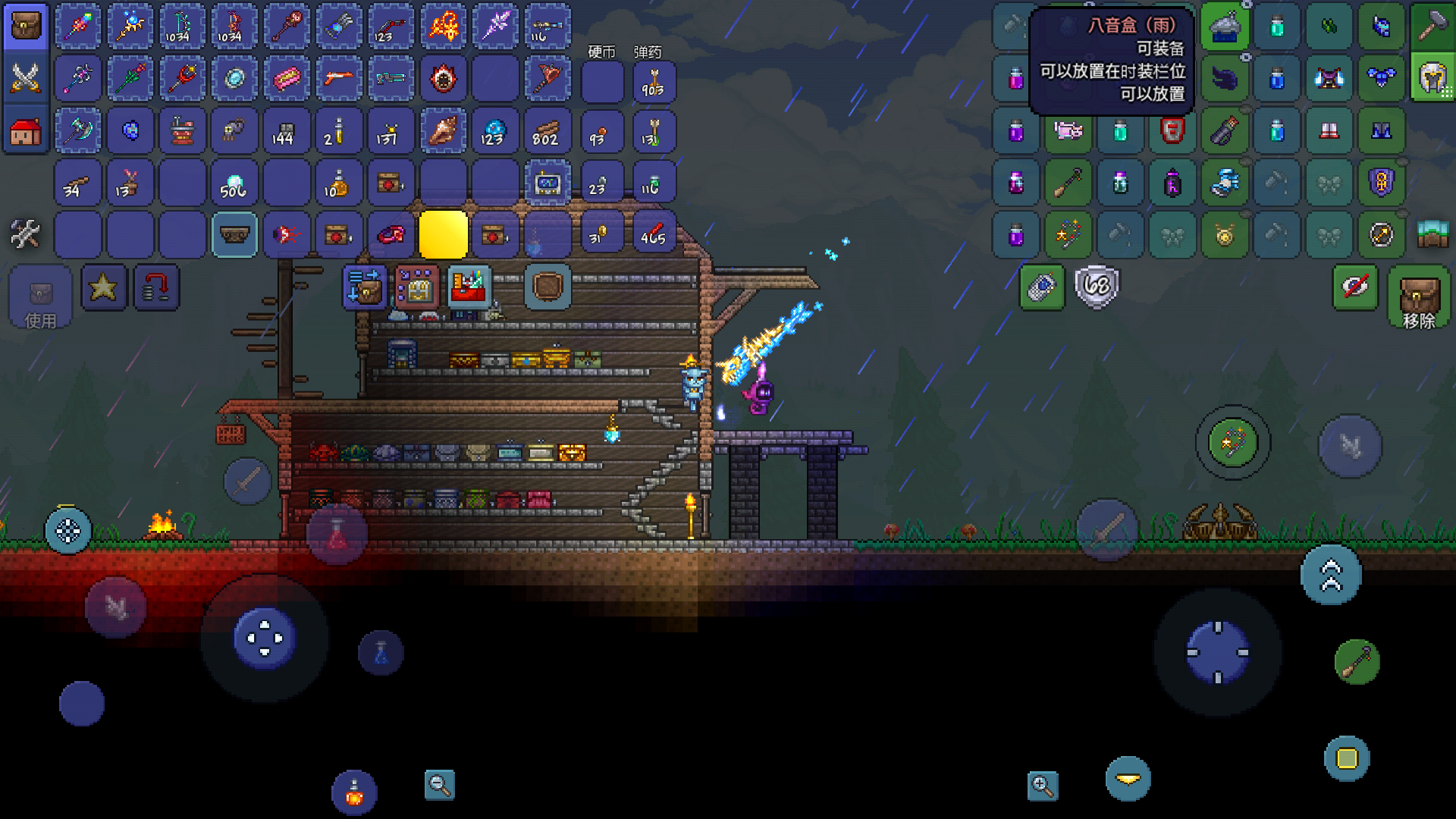The height and width of the screenshot is (819, 1456).
Task: Toggle the favorite star button
Action: 103,287
